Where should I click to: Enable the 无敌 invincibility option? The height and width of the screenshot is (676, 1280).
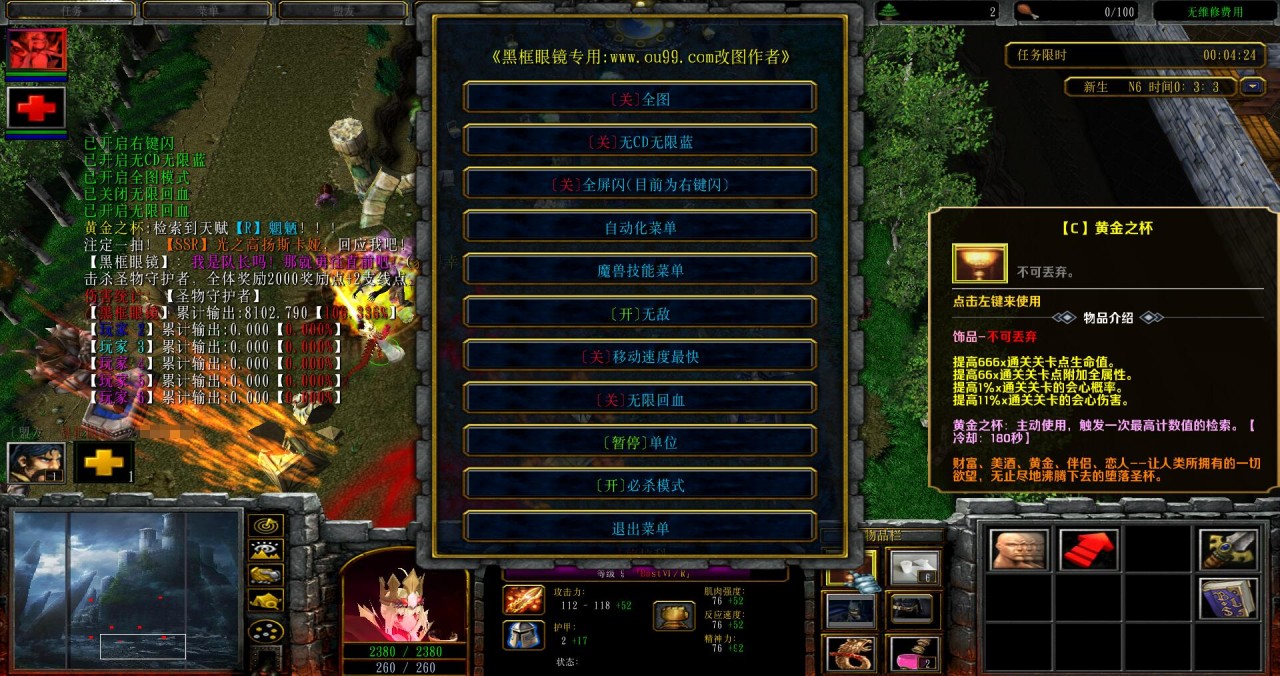pos(640,314)
